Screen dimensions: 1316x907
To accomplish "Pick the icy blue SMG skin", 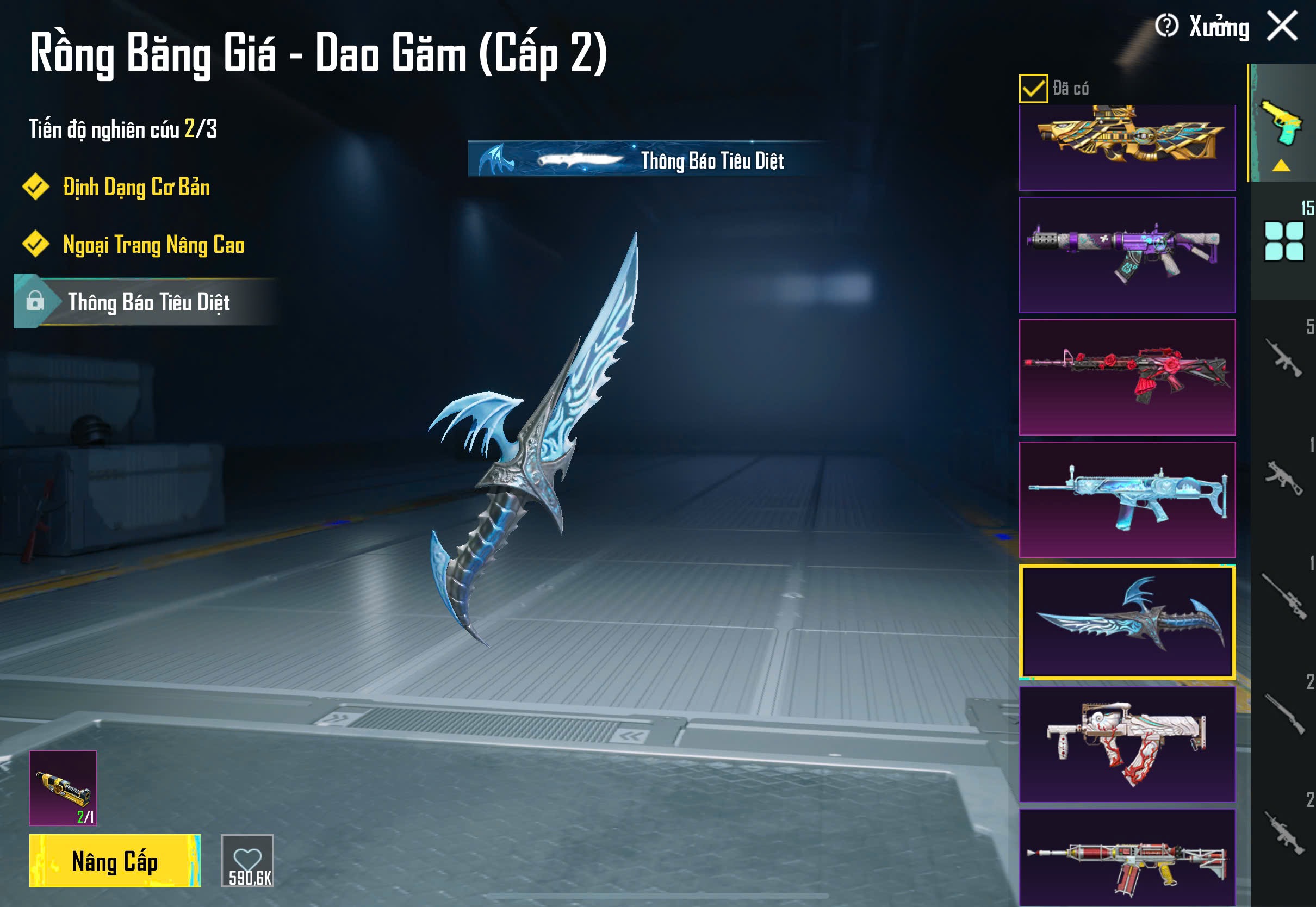I will (1127, 500).
